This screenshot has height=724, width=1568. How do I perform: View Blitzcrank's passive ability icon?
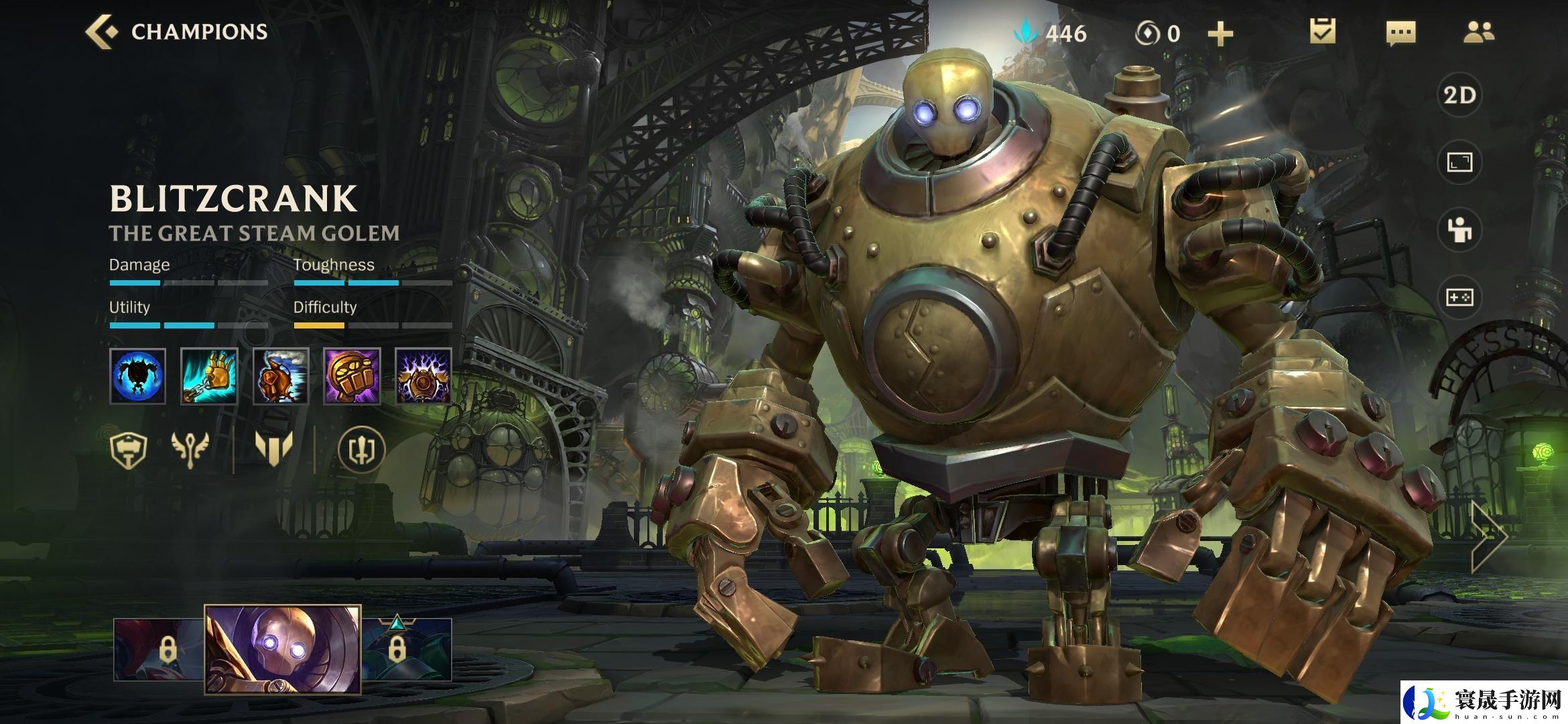[x=138, y=376]
